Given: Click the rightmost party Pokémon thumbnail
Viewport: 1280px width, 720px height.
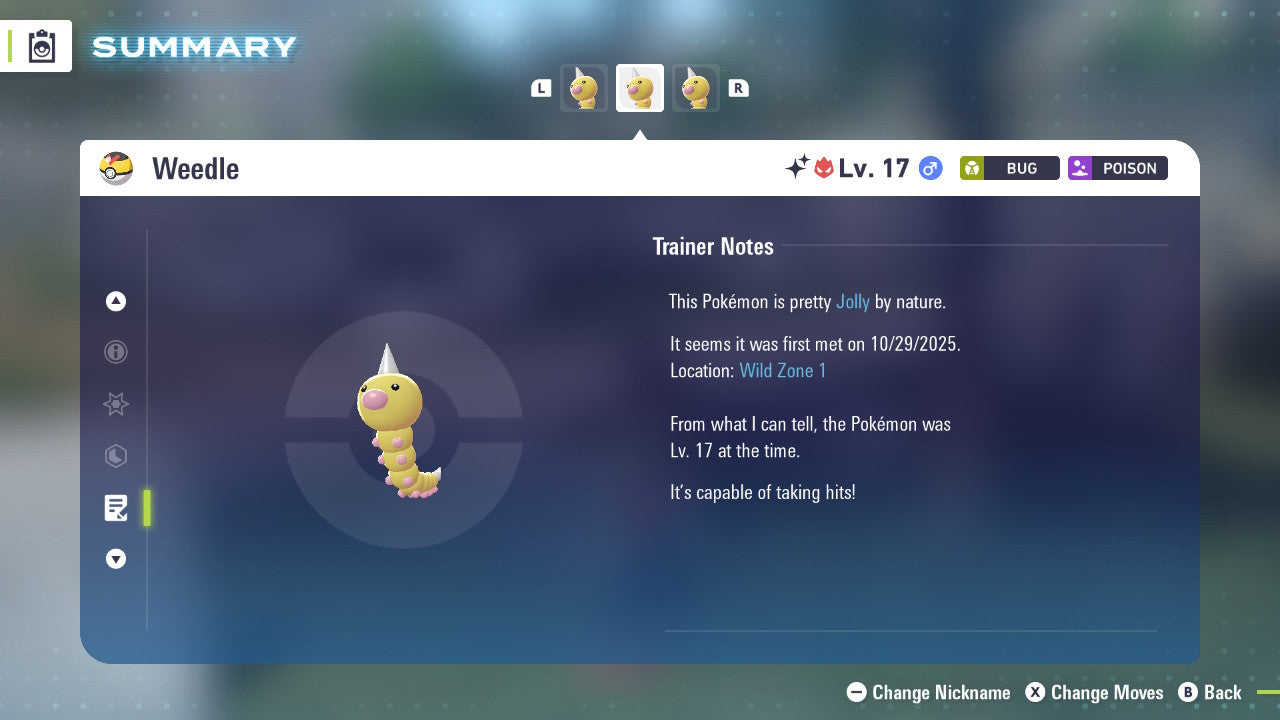Looking at the screenshot, I should pyautogui.click(x=696, y=87).
